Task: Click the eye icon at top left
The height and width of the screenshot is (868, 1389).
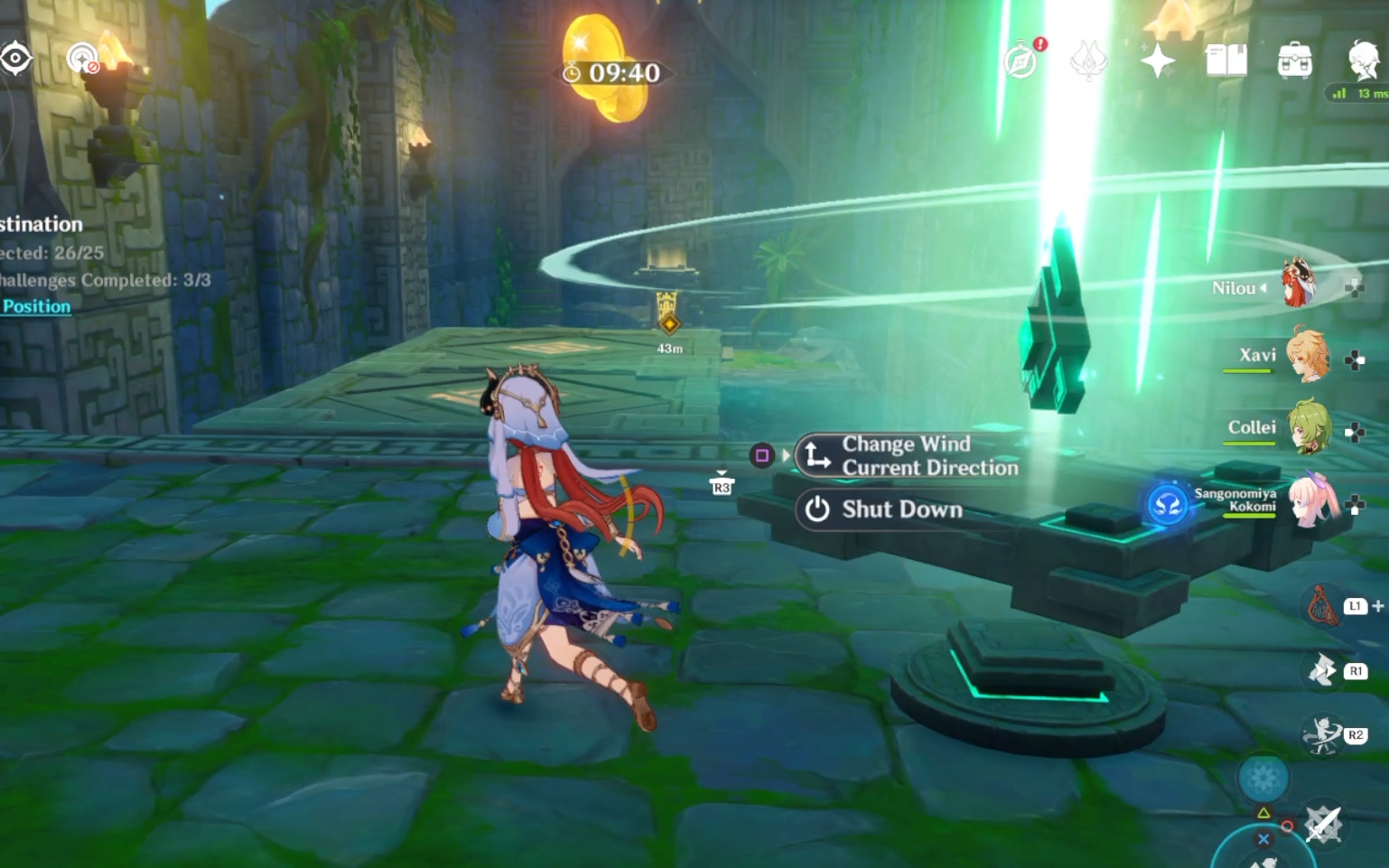Action: [x=16, y=59]
